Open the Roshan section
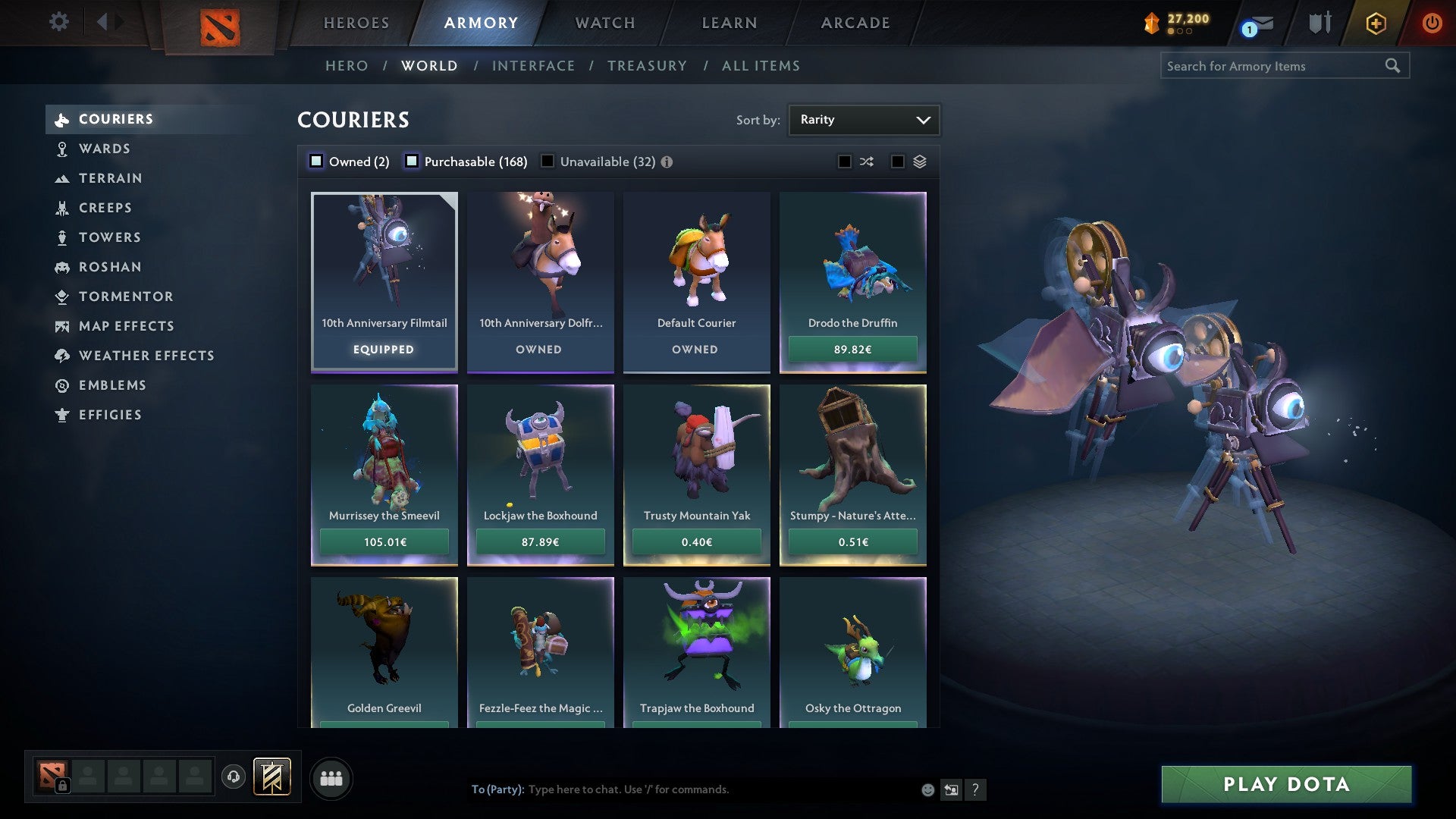 pyautogui.click(x=111, y=267)
